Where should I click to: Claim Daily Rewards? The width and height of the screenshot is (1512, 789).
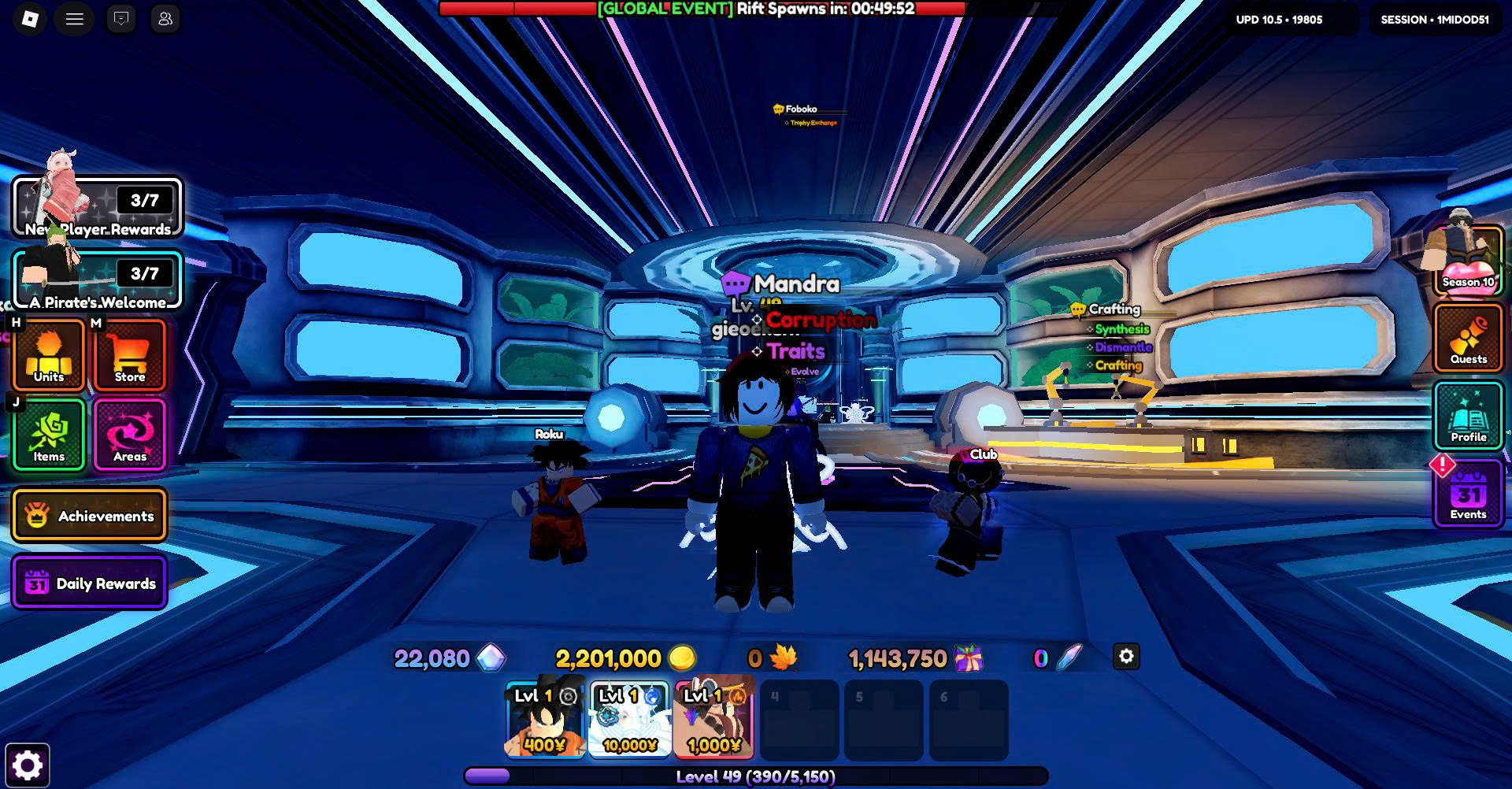[89, 583]
